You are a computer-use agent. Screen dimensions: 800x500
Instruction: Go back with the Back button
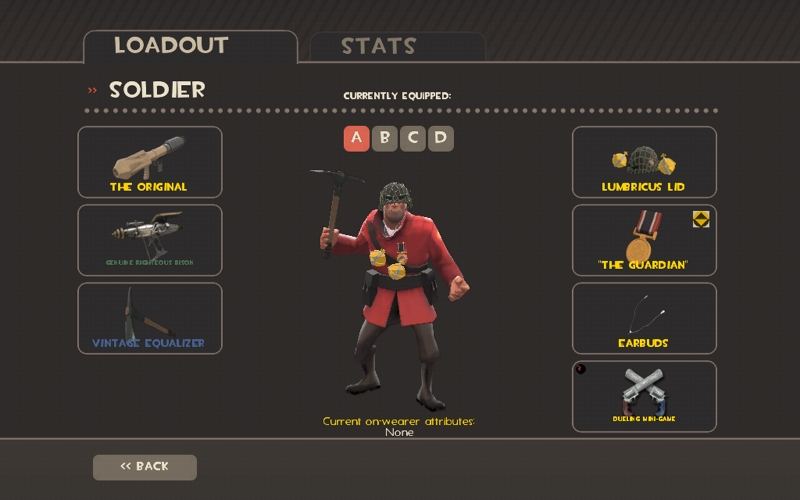click(145, 467)
